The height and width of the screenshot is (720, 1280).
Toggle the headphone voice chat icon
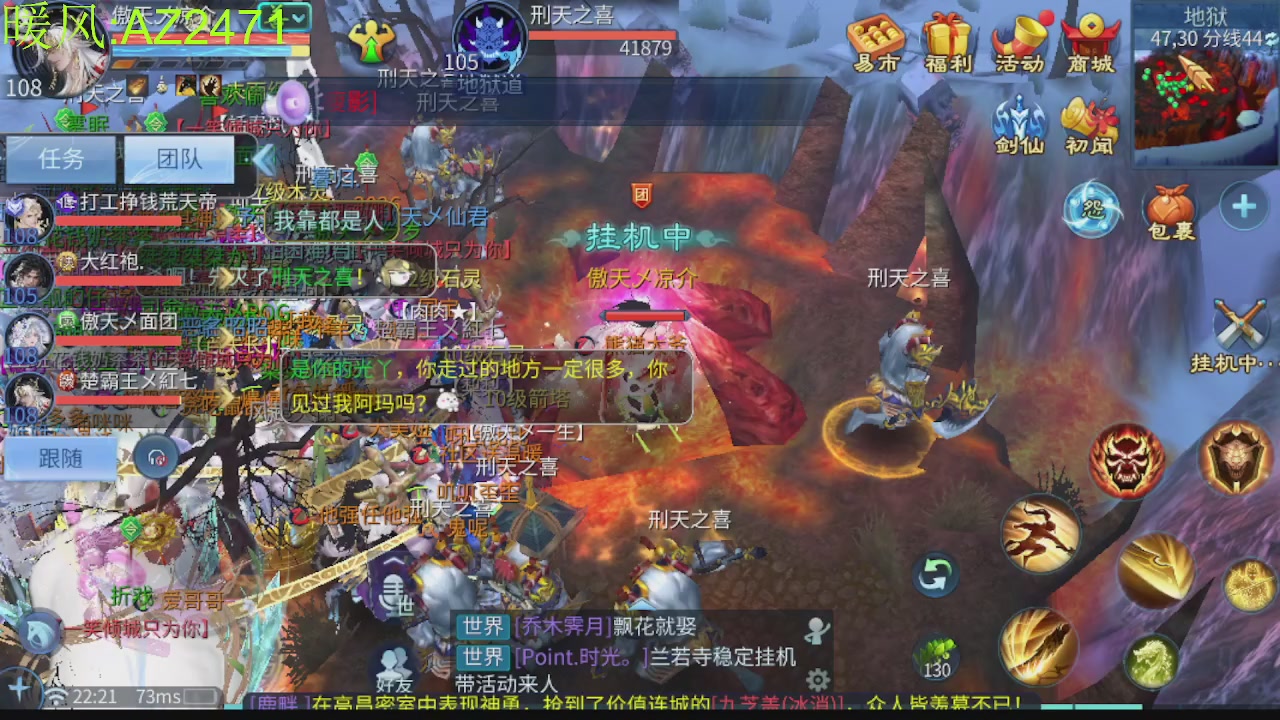(155, 458)
